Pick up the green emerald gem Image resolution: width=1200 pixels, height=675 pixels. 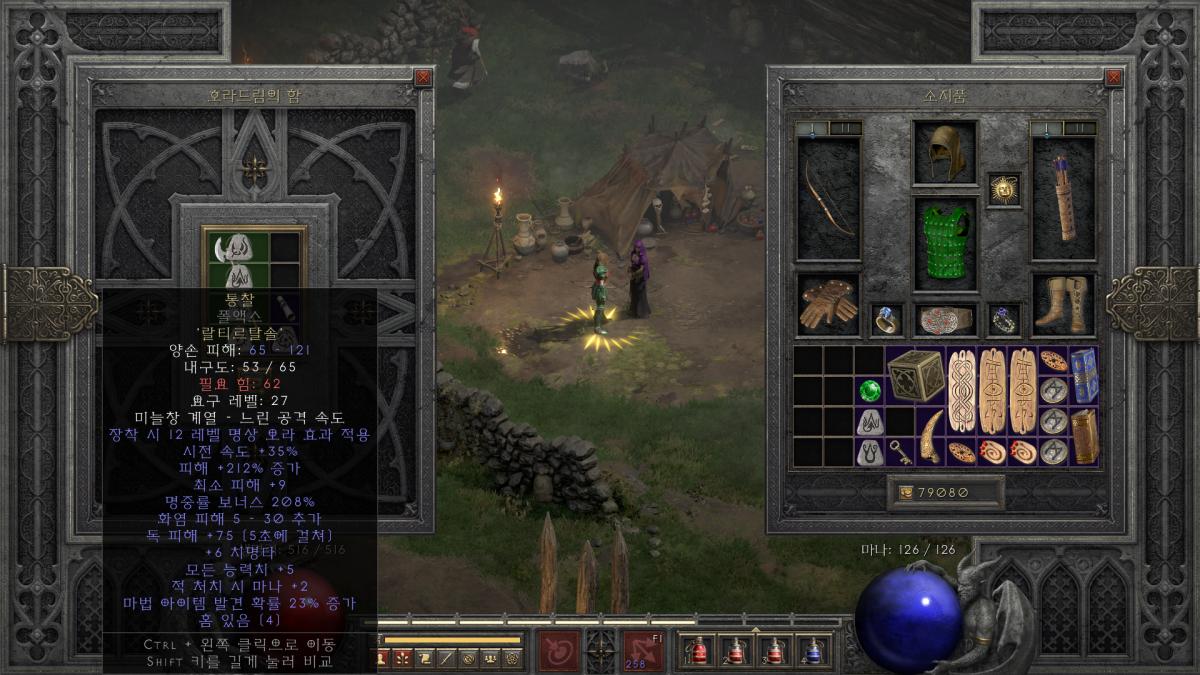tap(869, 390)
